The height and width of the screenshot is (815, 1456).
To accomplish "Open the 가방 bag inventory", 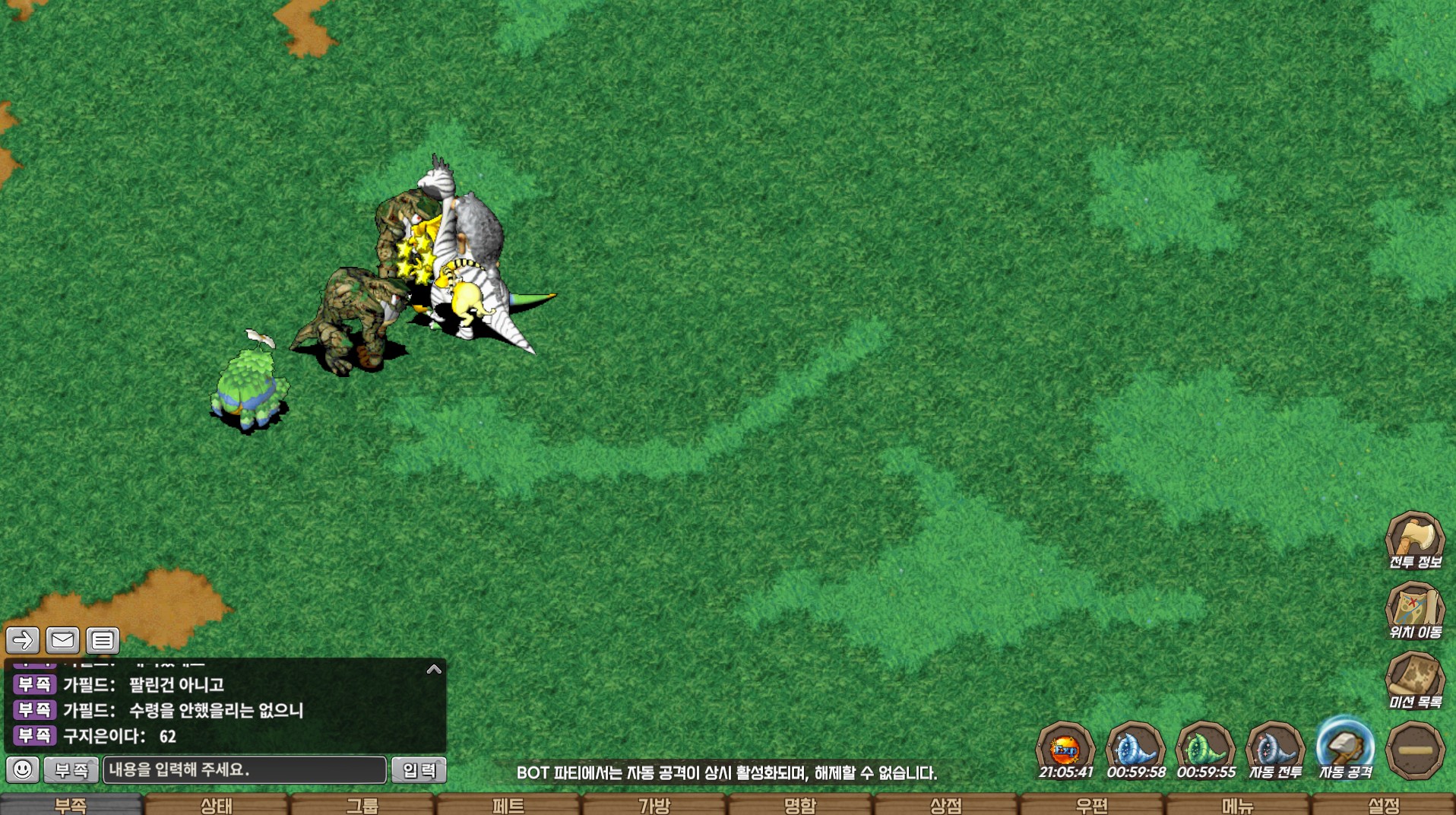I will [x=654, y=805].
